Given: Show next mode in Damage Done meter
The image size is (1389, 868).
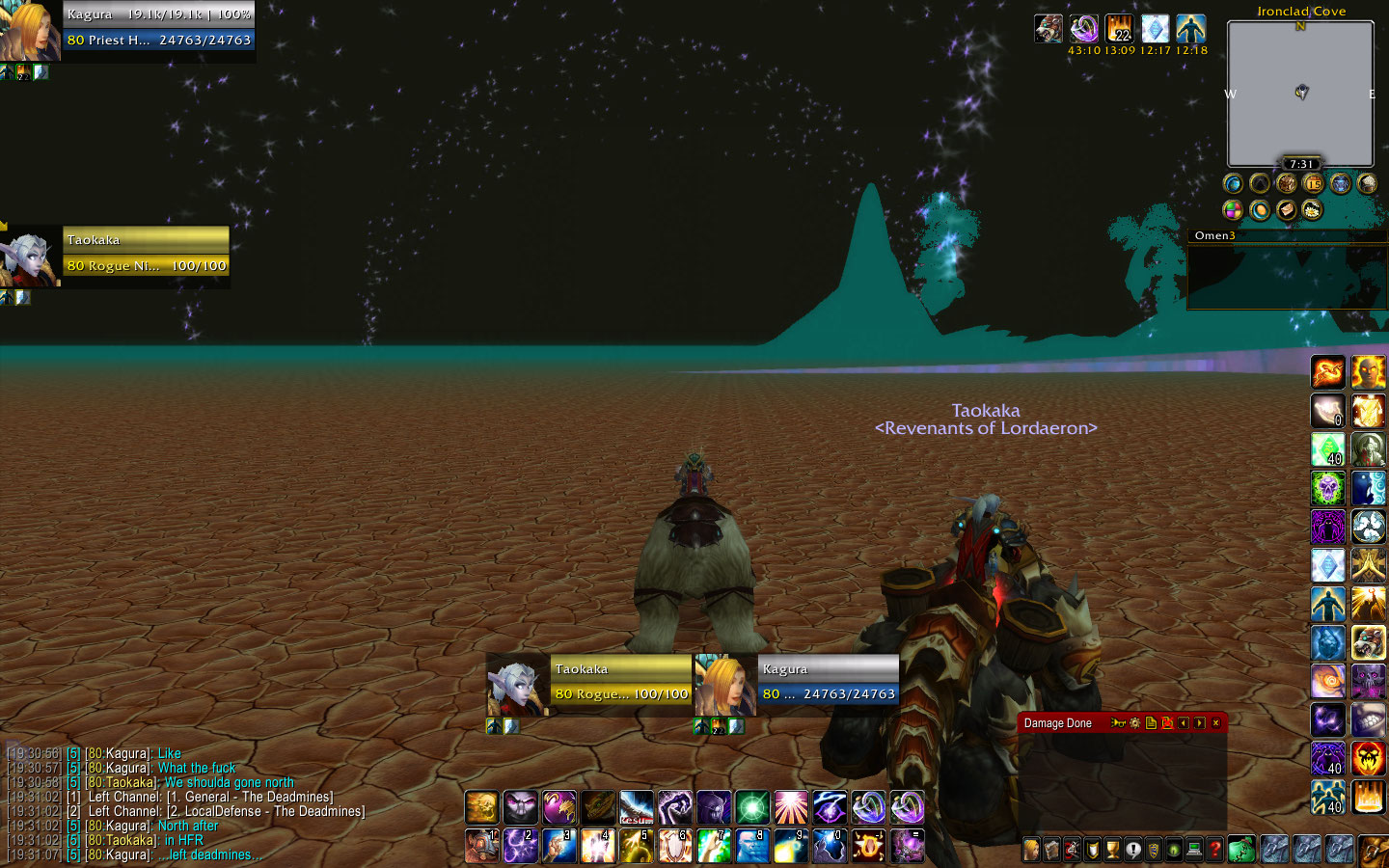Looking at the screenshot, I should (x=1200, y=722).
